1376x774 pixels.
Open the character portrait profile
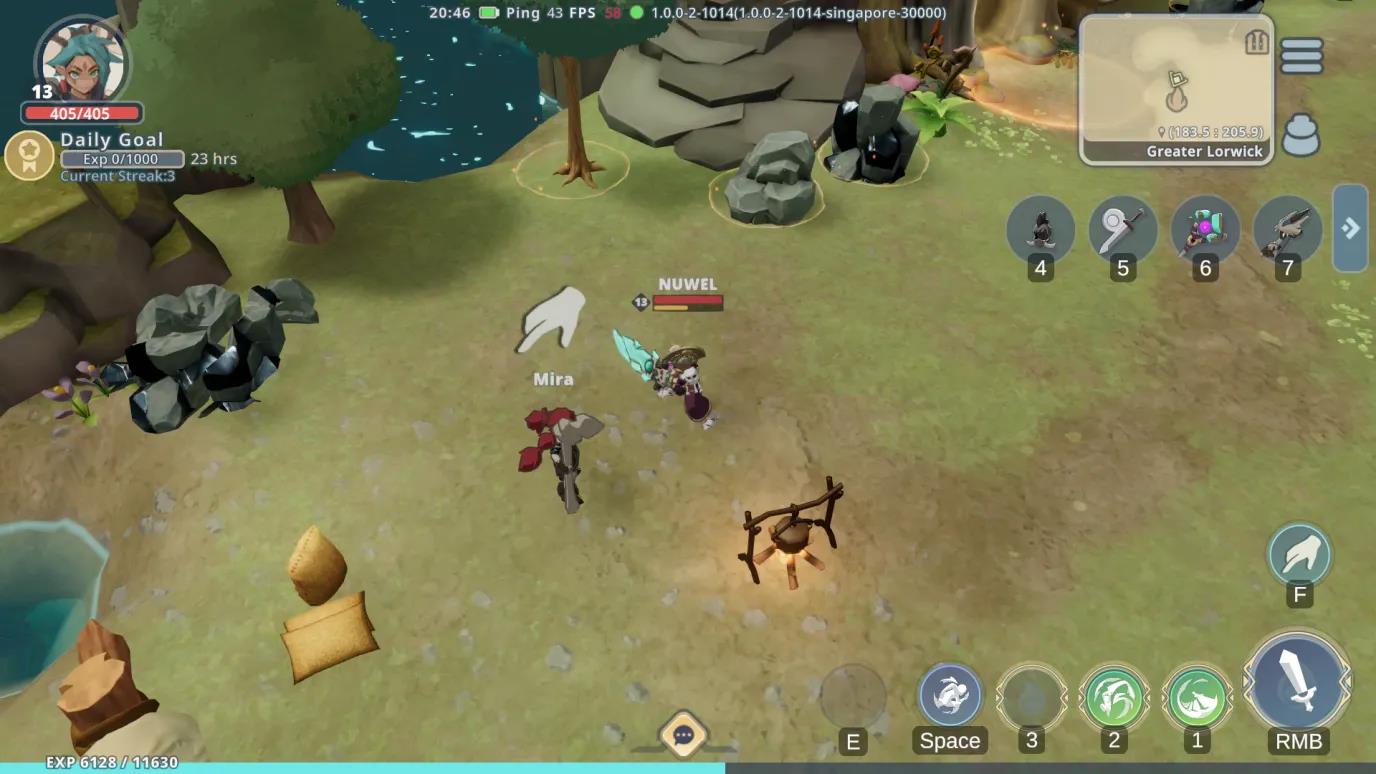click(x=80, y=60)
